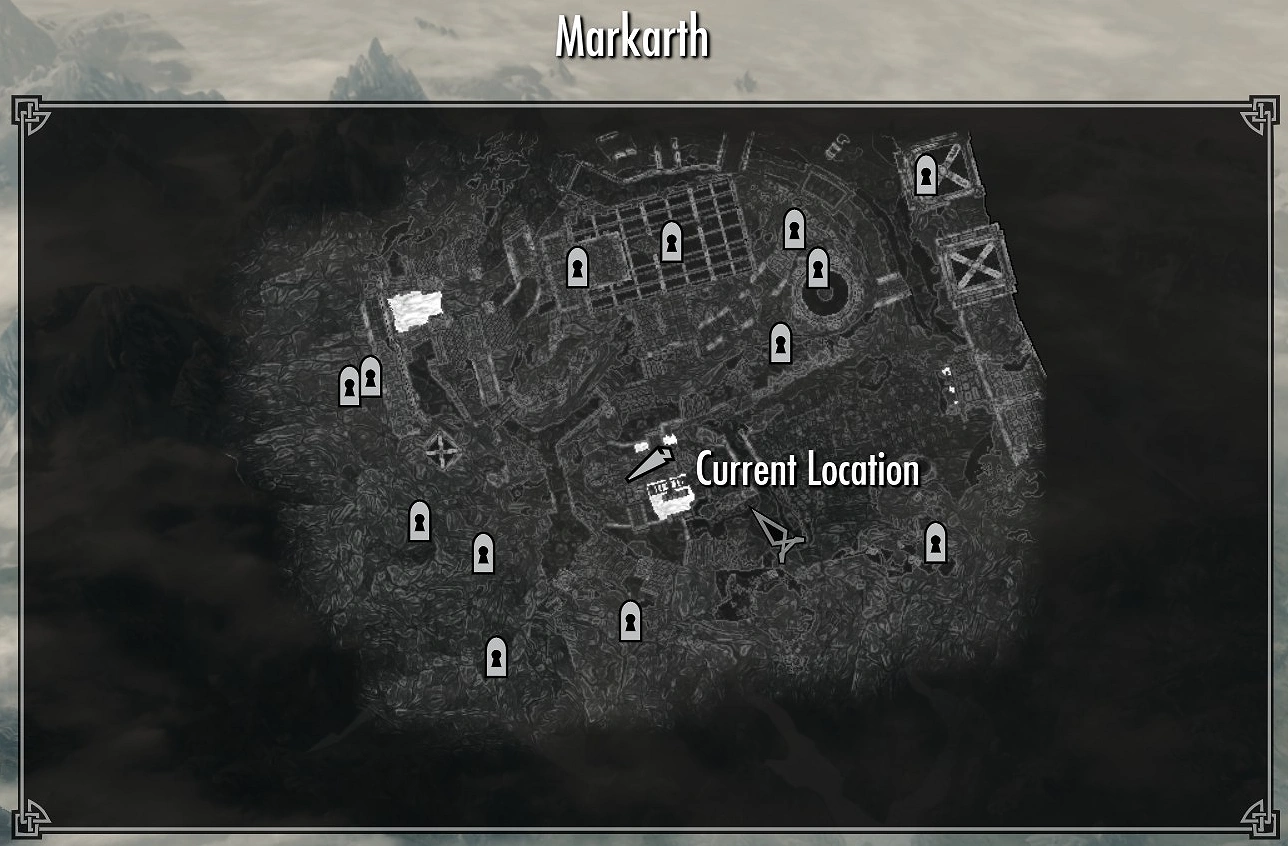
Task: Open the right marker of the paired western doors
Action: pos(373,378)
